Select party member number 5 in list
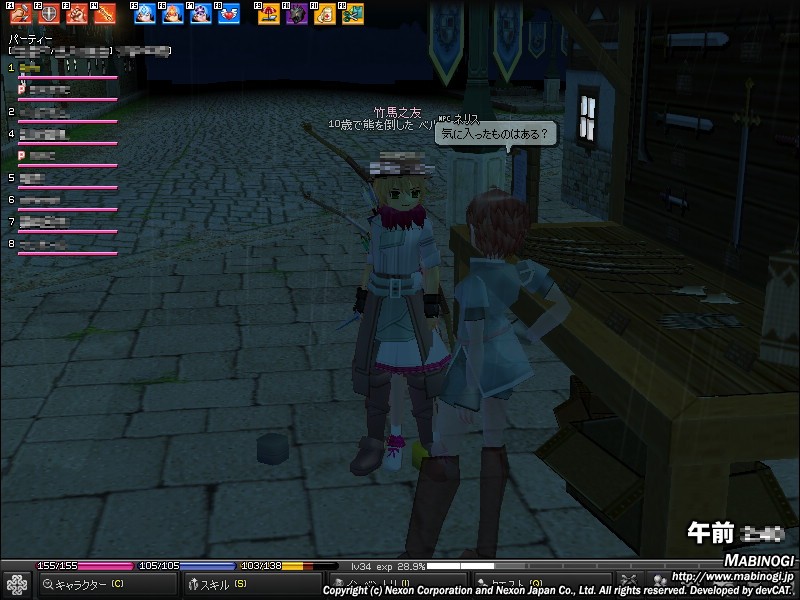Viewport: 800px width, 600px height. 60,179
